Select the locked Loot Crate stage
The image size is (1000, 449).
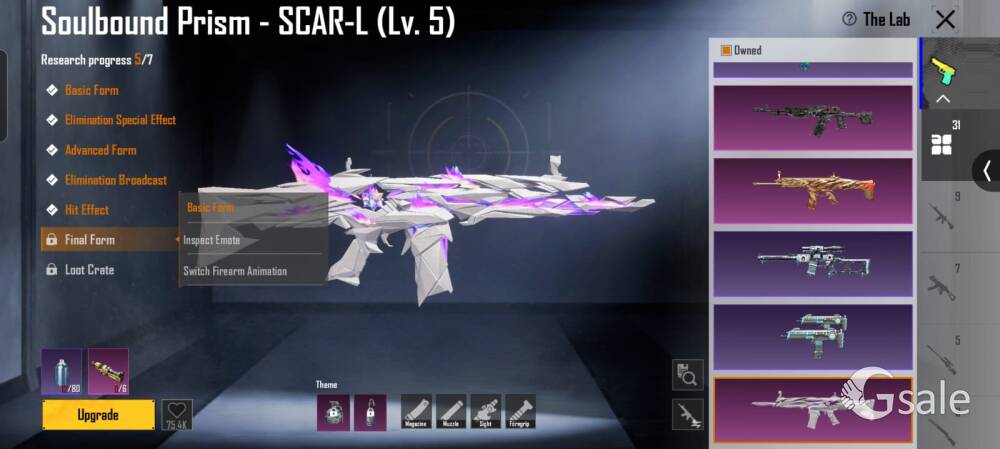point(89,270)
